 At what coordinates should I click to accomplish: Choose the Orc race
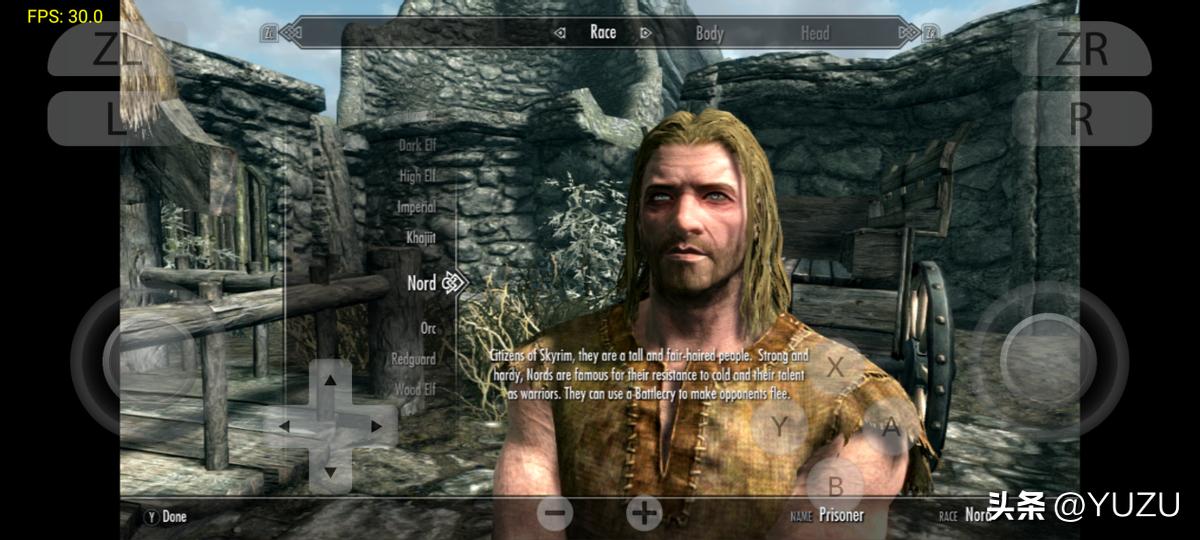pos(428,328)
